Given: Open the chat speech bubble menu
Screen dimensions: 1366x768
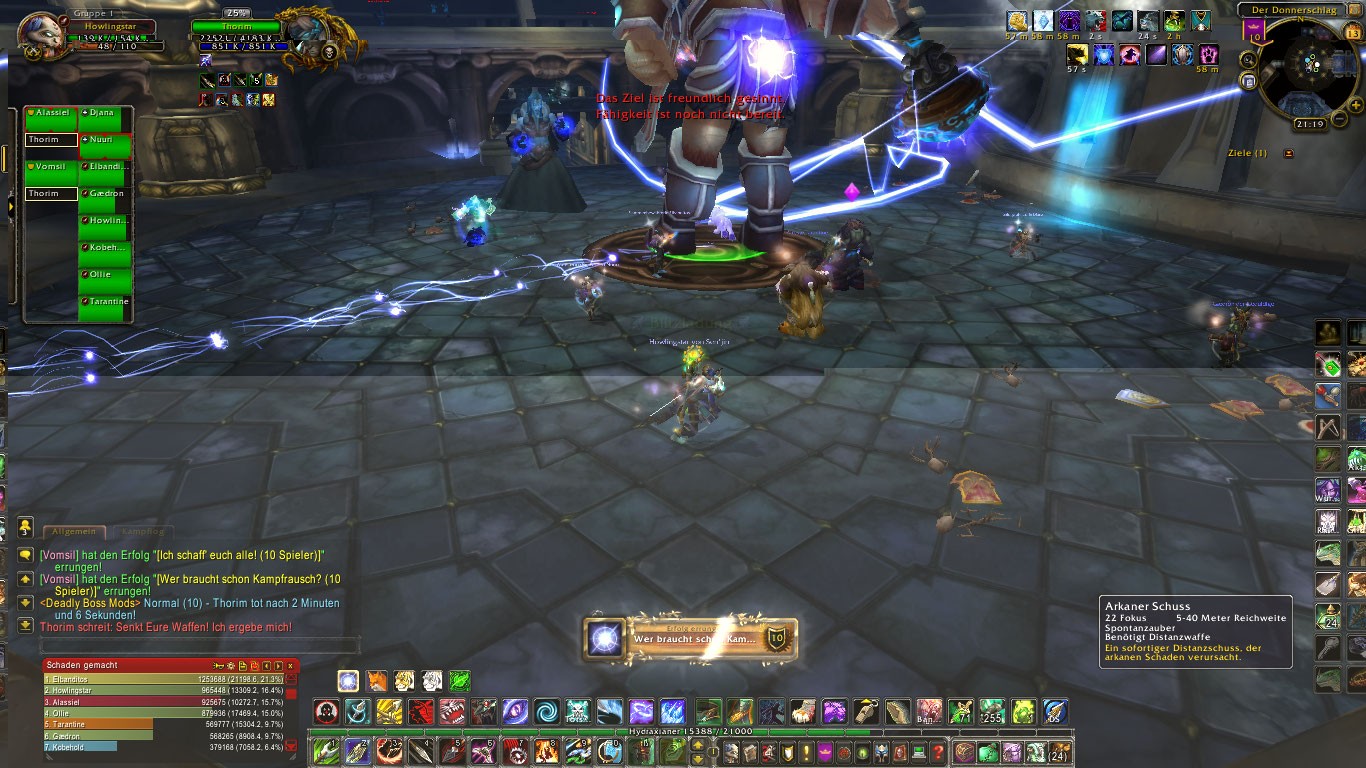Looking at the screenshot, I should [25, 554].
